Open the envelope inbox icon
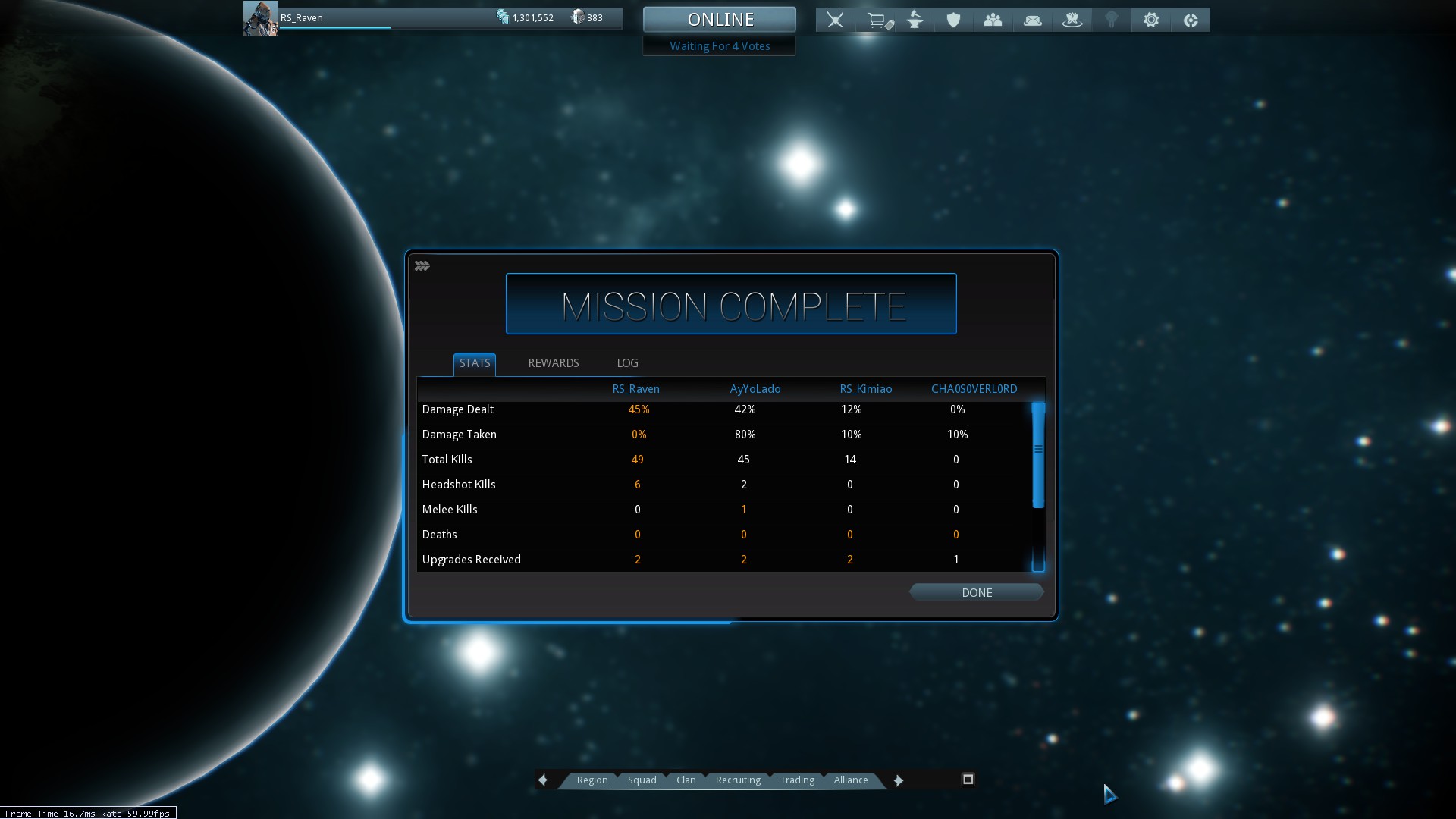 click(1032, 20)
